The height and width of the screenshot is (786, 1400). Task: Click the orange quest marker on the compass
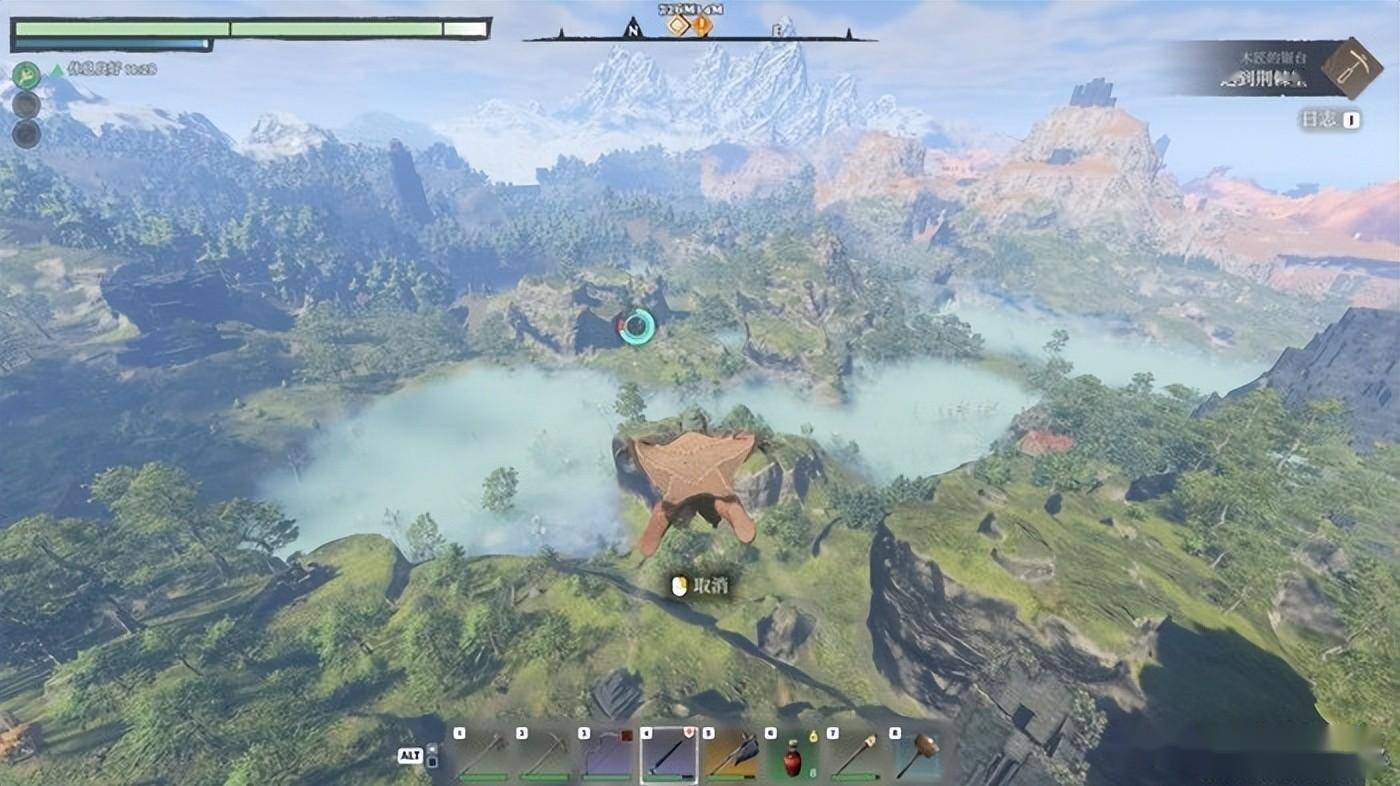pos(702,26)
